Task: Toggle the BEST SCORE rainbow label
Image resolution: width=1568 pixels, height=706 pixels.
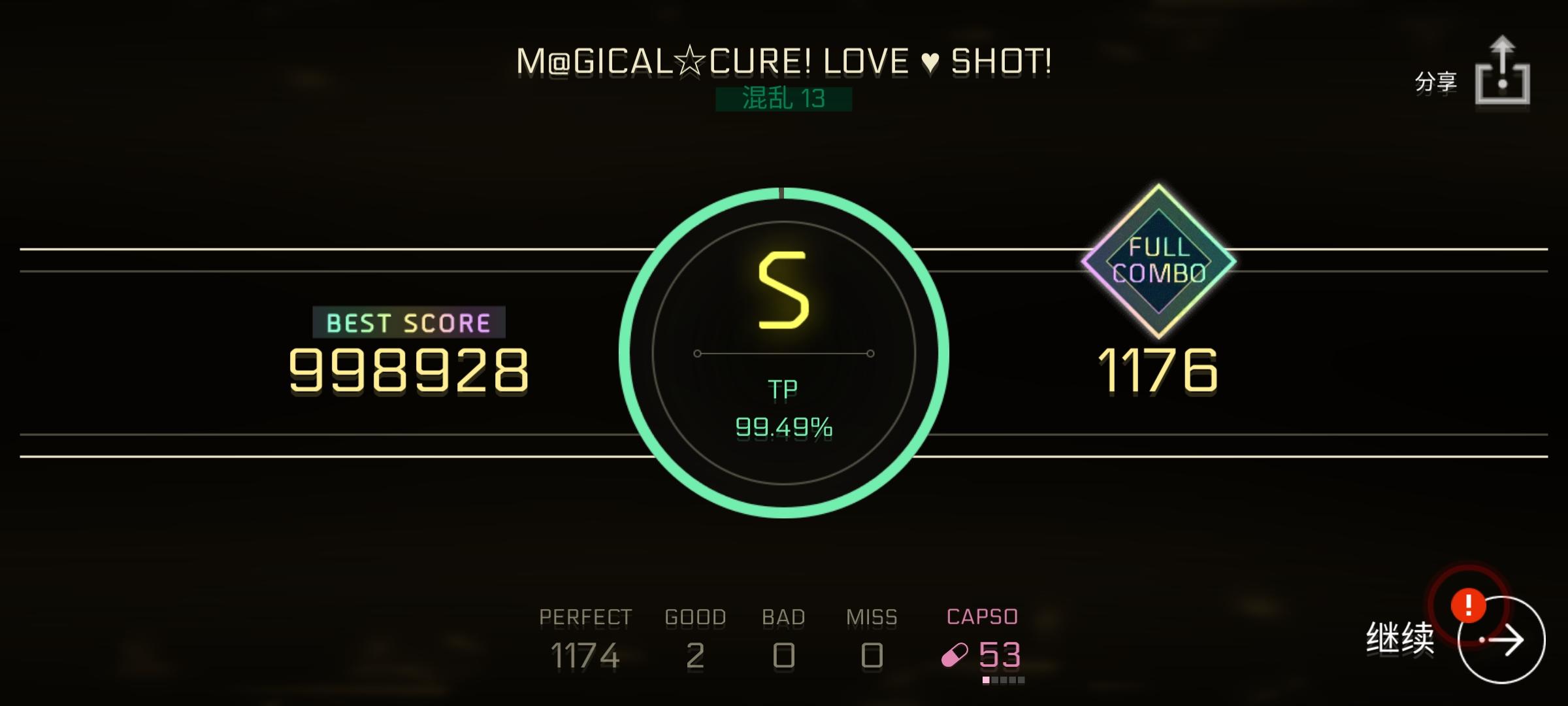Action: pos(410,322)
